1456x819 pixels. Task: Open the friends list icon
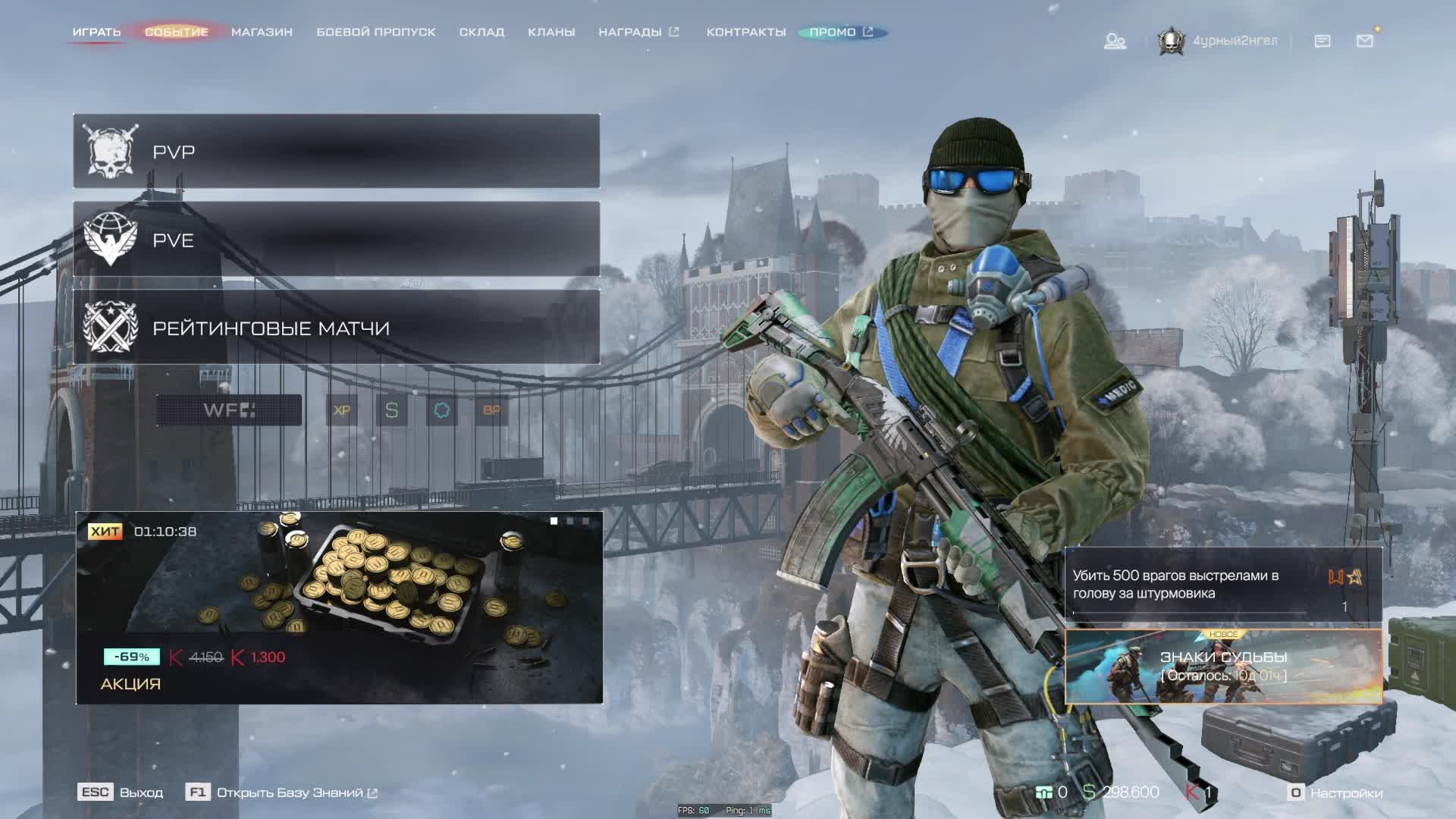coord(1115,41)
